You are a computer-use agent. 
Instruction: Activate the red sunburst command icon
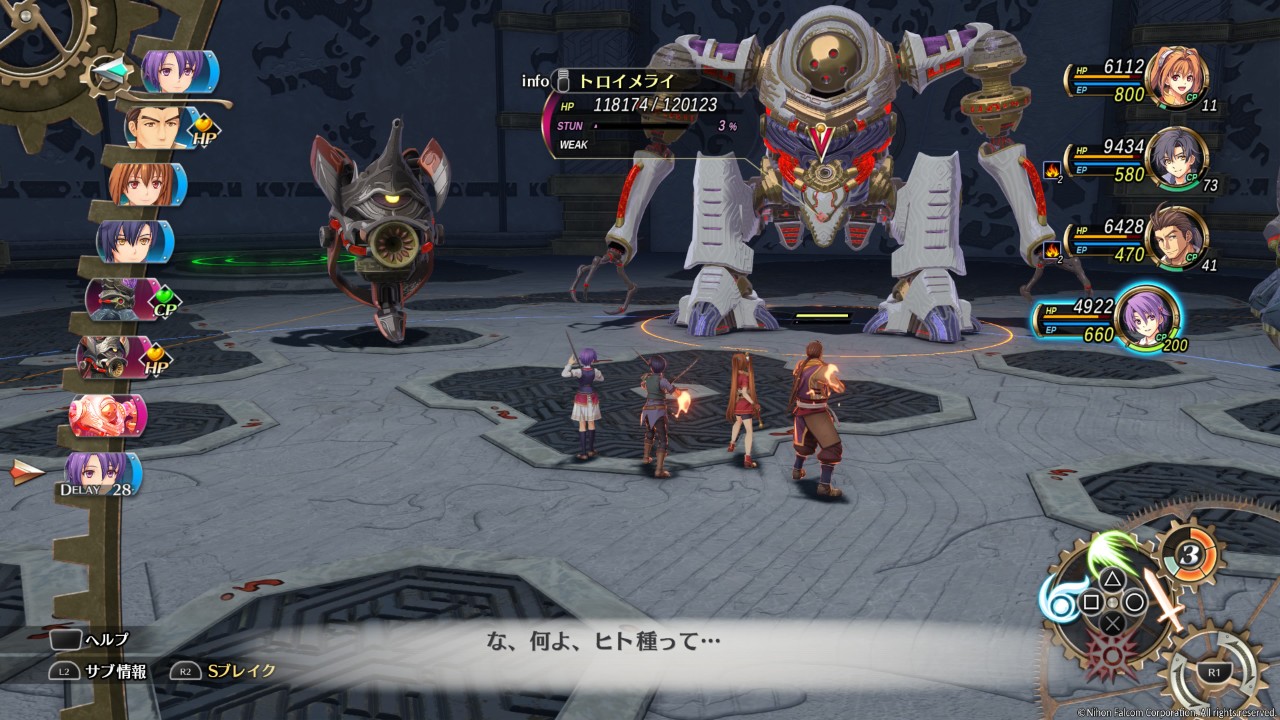pyautogui.click(x=1113, y=655)
